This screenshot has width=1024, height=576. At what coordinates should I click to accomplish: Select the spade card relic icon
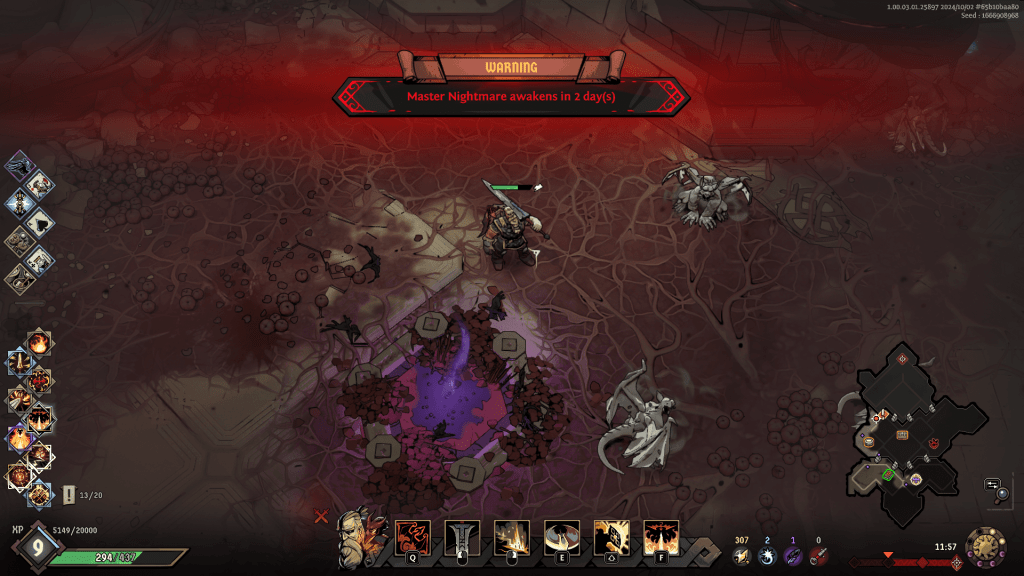point(41,221)
